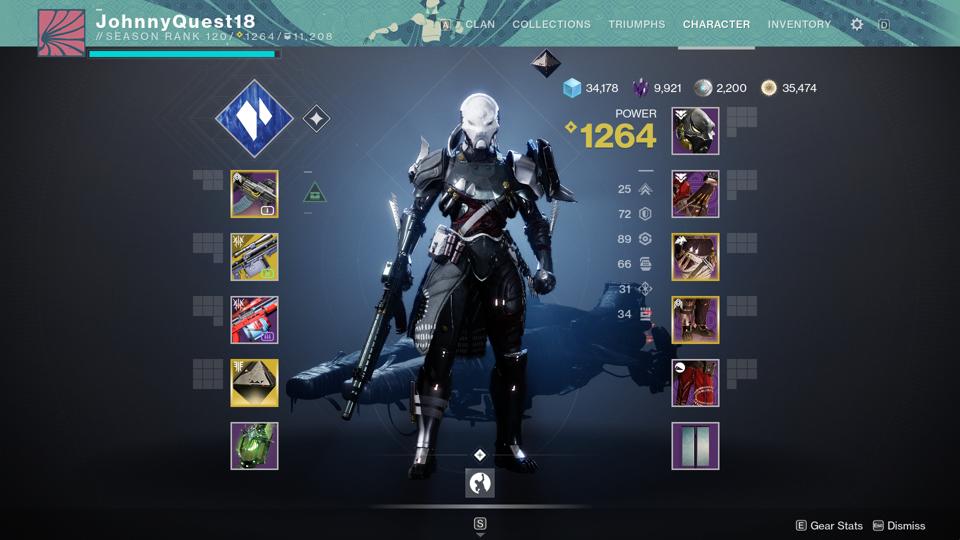Select the Character tab
The height and width of the screenshot is (540, 960).
pos(716,24)
